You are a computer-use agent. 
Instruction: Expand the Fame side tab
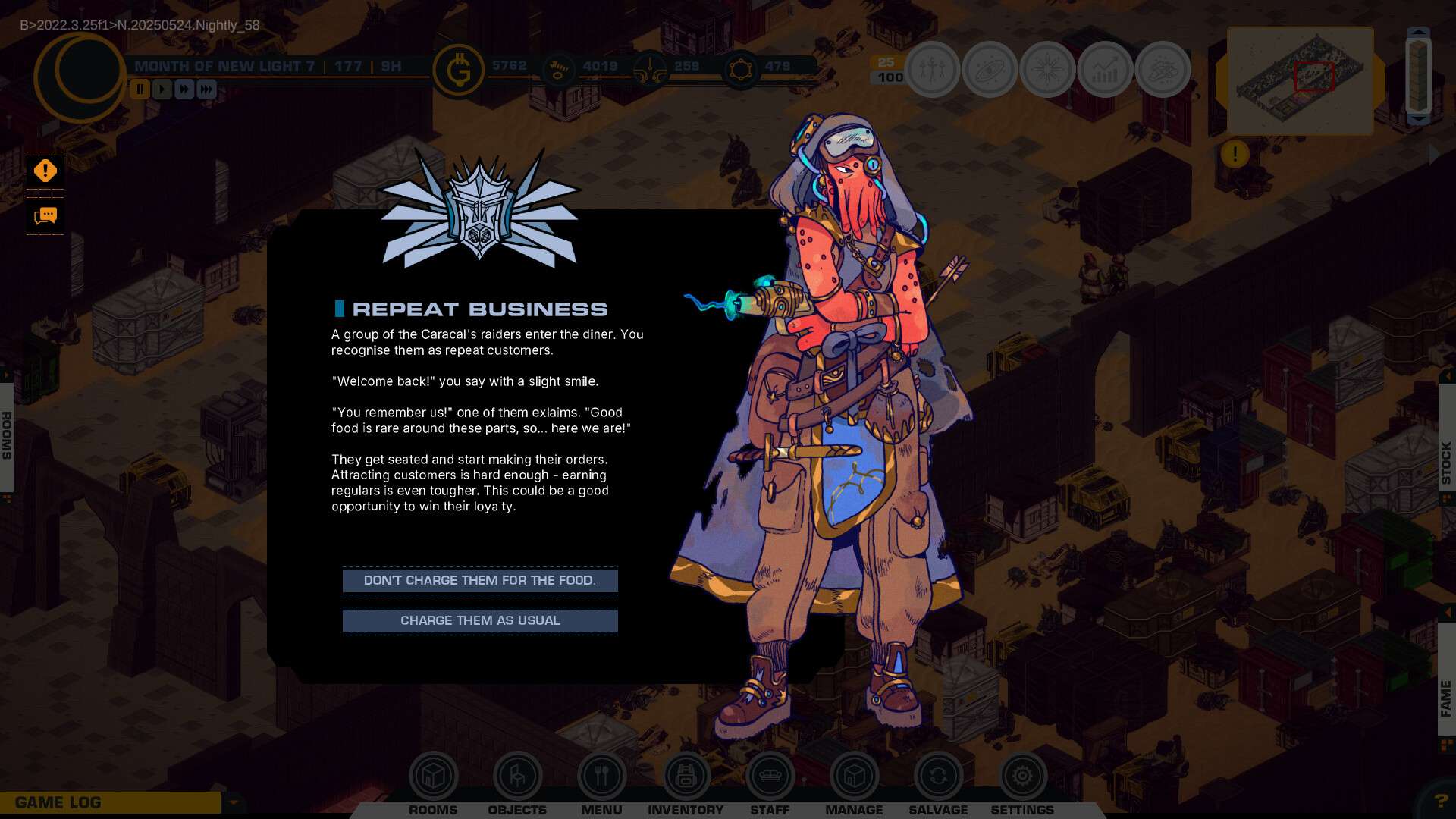tap(1446, 698)
